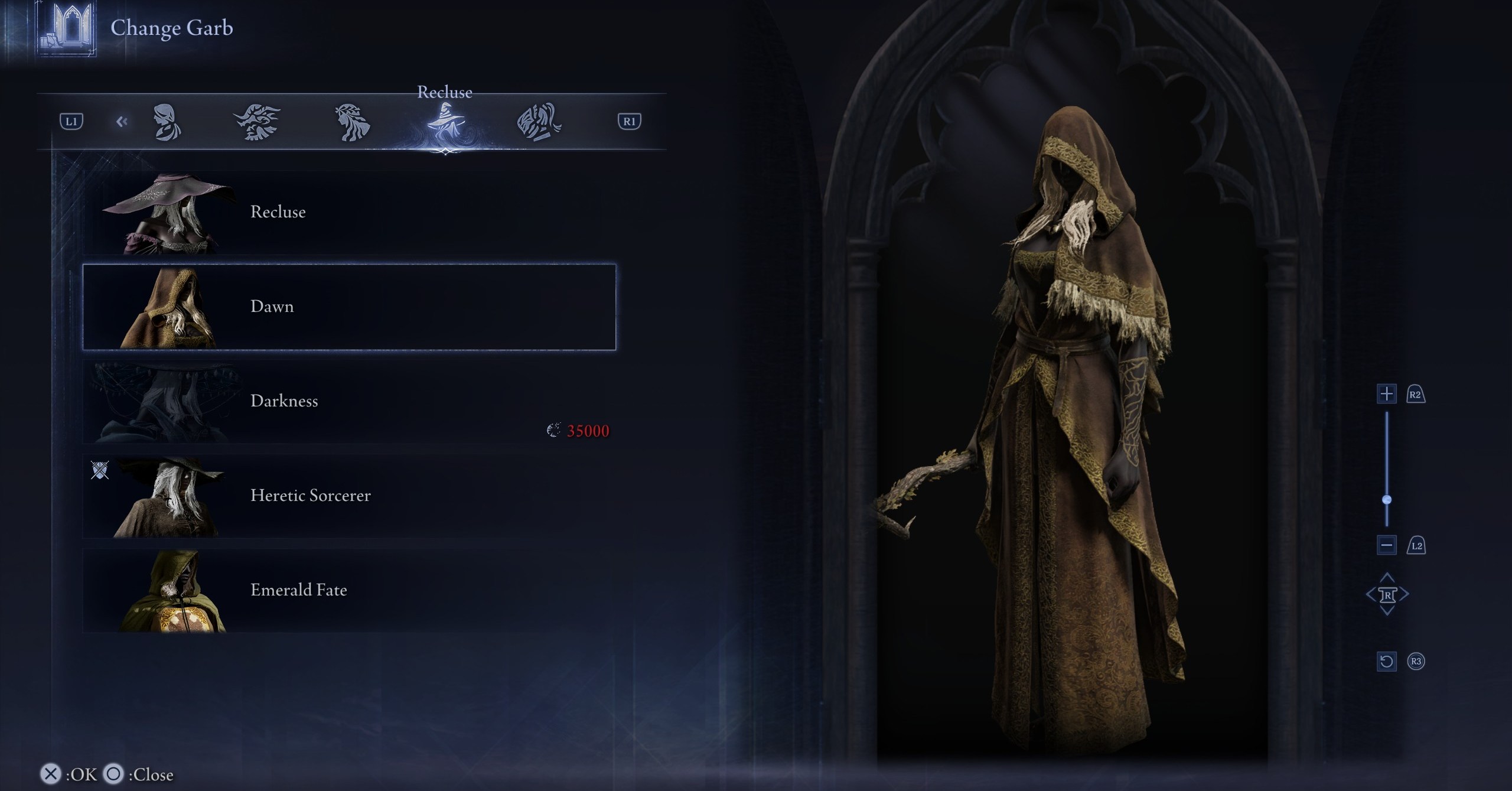Click the zoom slider handle
The height and width of the screenshot is (791, 1512).
click(1387, 500)
